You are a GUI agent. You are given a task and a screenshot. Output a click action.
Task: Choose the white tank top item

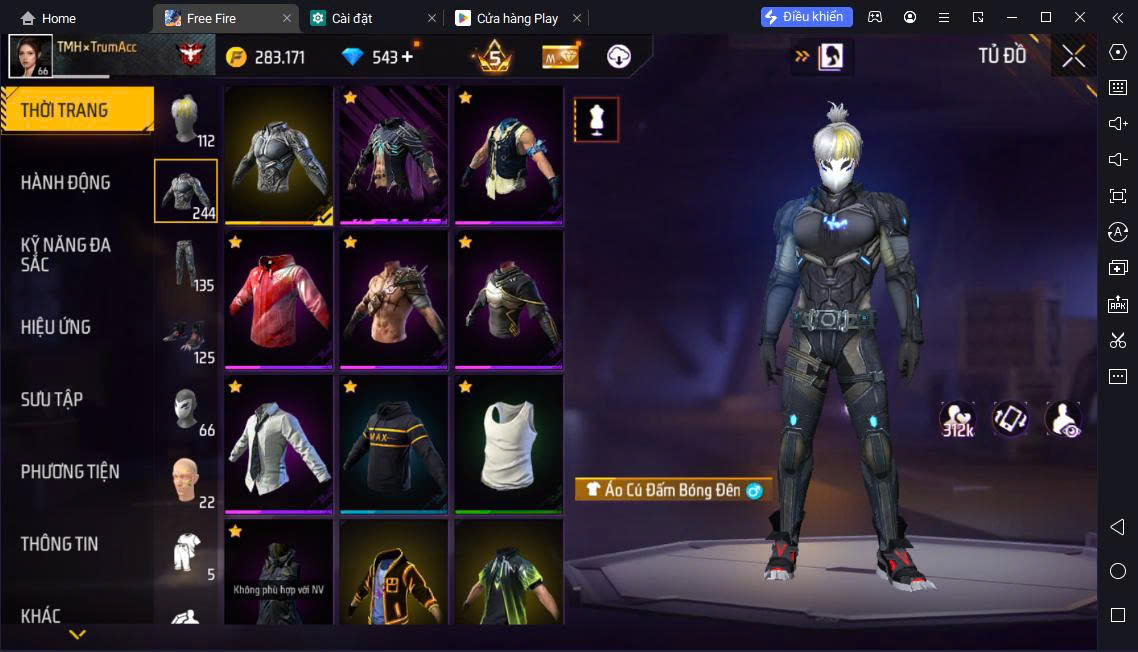tap(509, 445)
